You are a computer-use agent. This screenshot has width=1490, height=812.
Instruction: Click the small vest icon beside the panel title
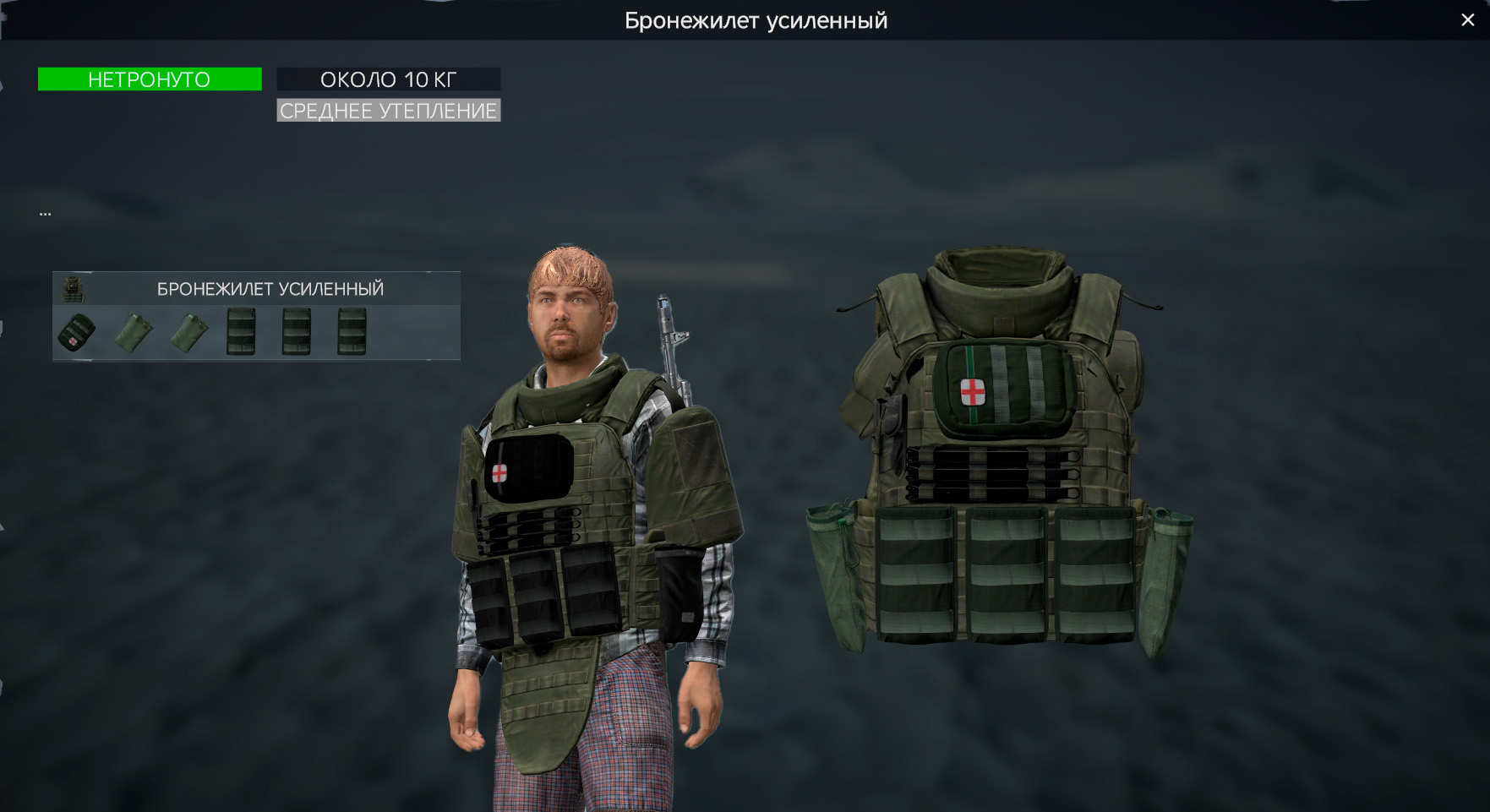click(75, 288)
